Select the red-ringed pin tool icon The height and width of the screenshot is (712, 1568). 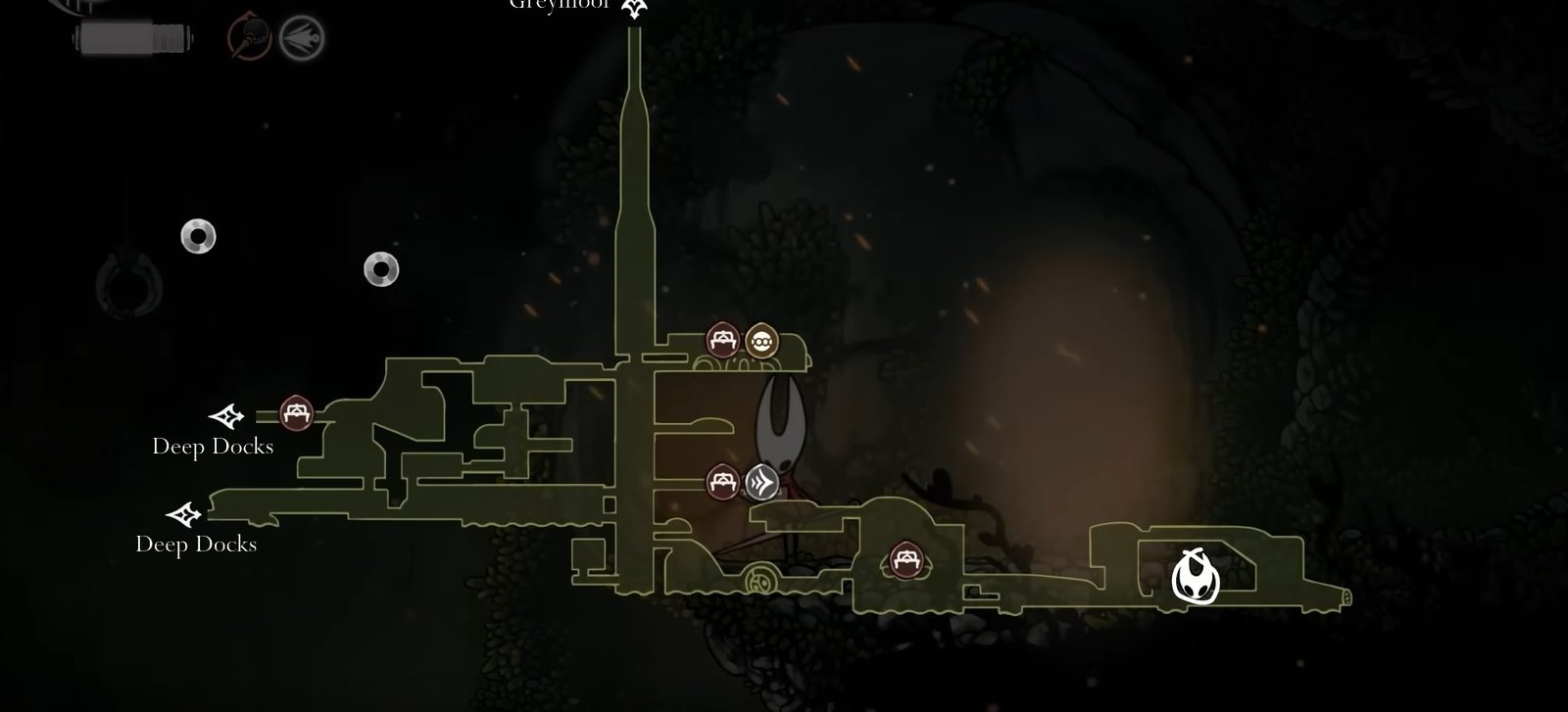(x=249, y=38)
